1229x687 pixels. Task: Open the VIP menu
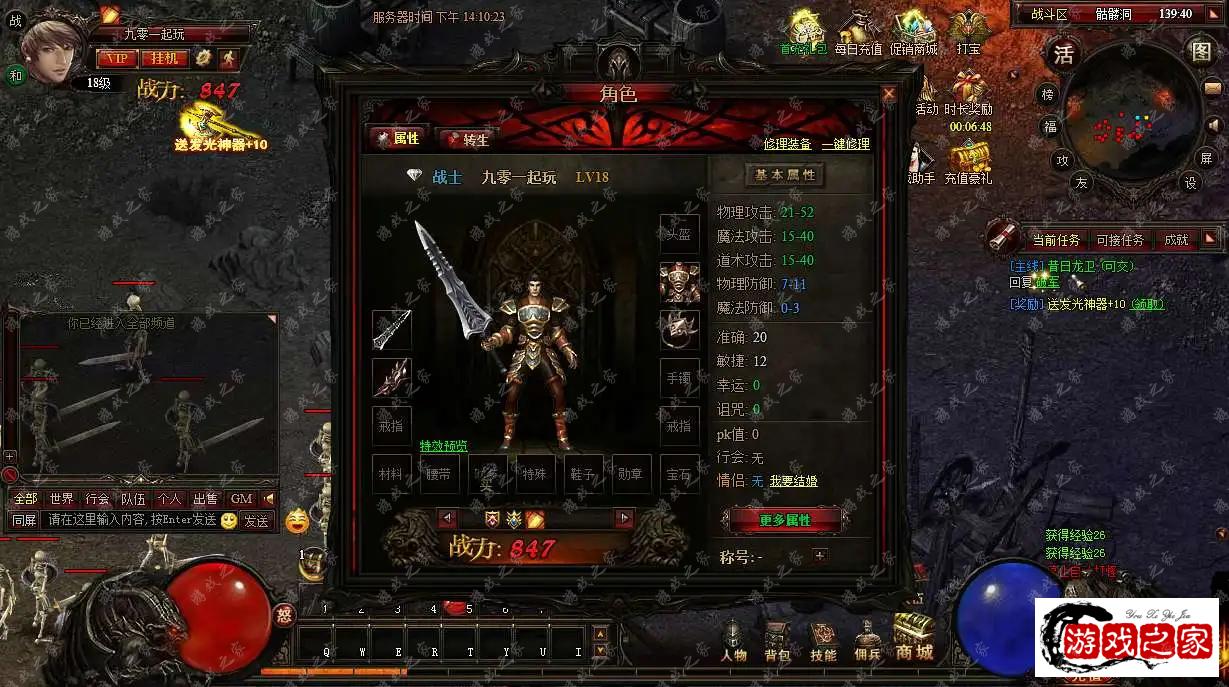coord(117,59)
